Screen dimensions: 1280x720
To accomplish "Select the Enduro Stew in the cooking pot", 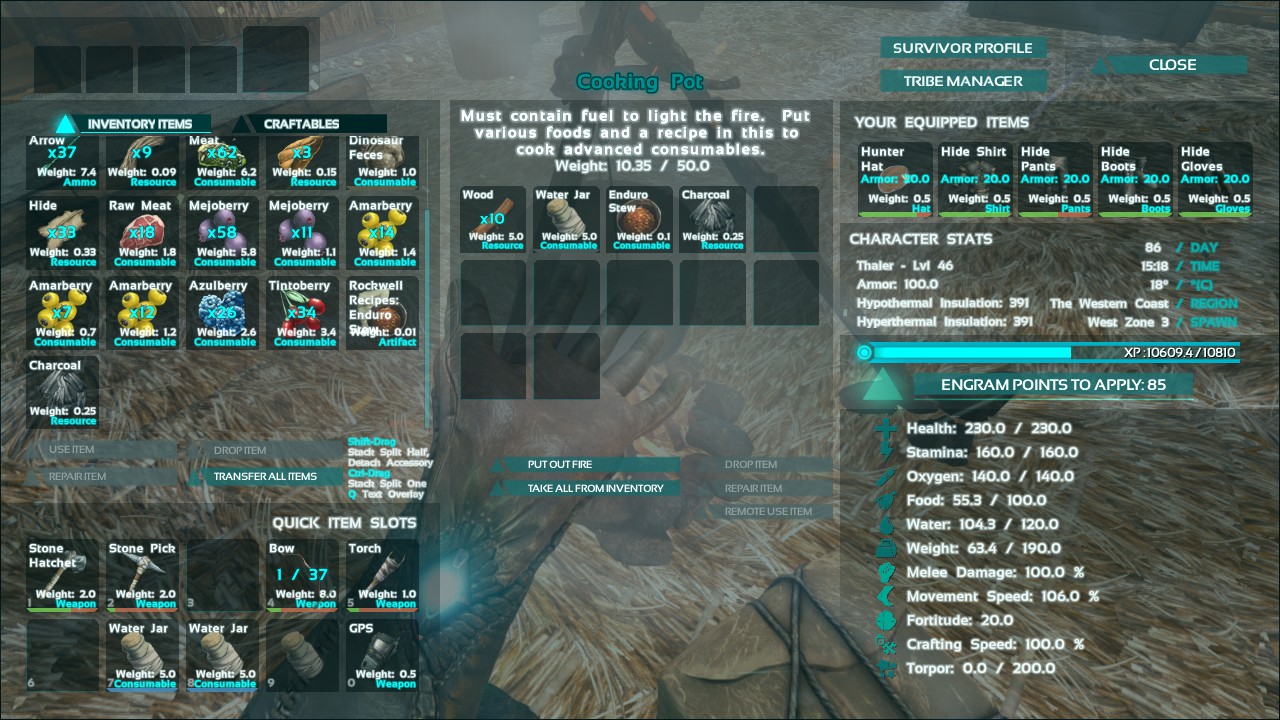I will click(x=640, y=219).
